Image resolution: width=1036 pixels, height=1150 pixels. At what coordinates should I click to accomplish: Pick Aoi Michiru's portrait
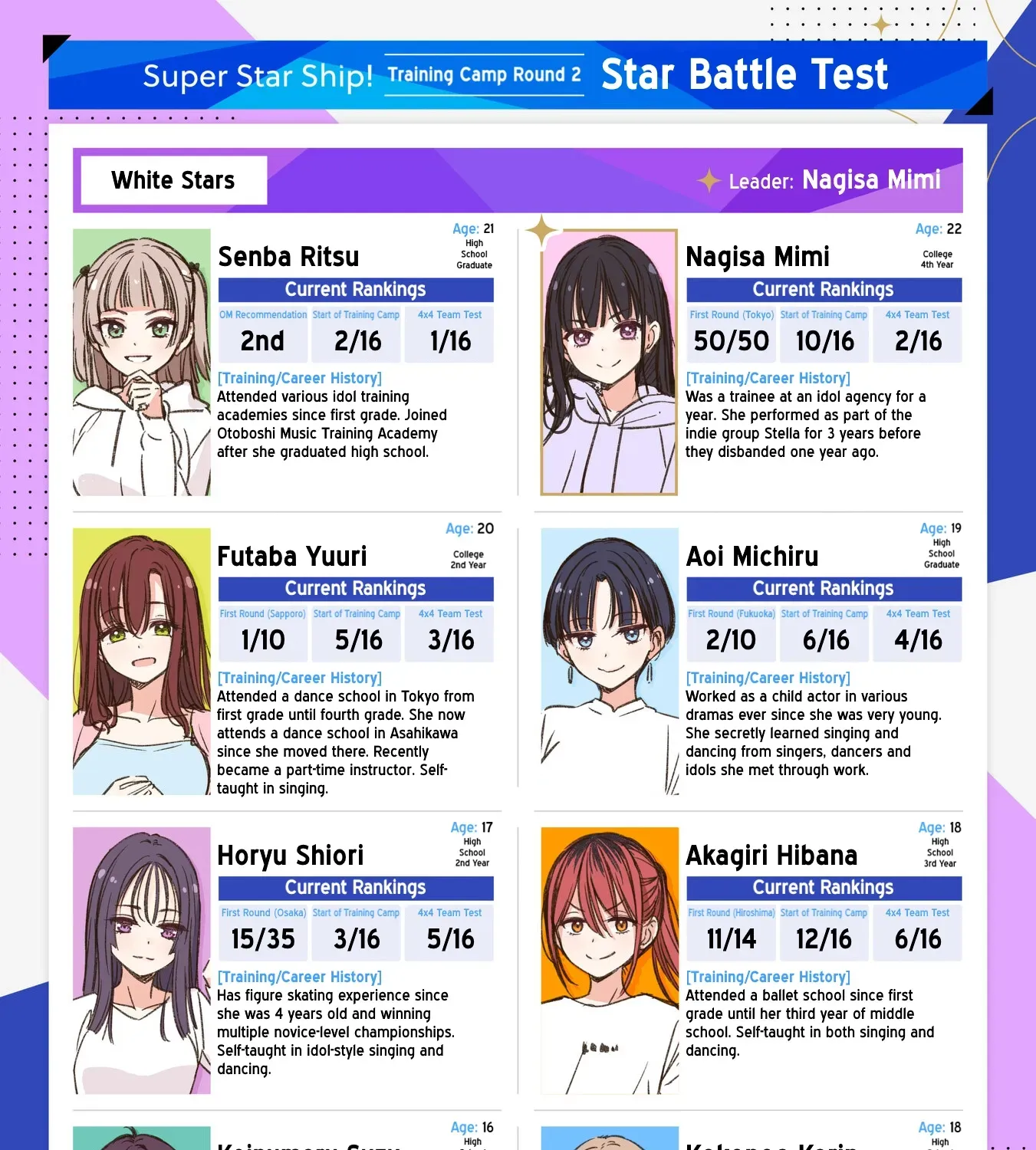610,661
